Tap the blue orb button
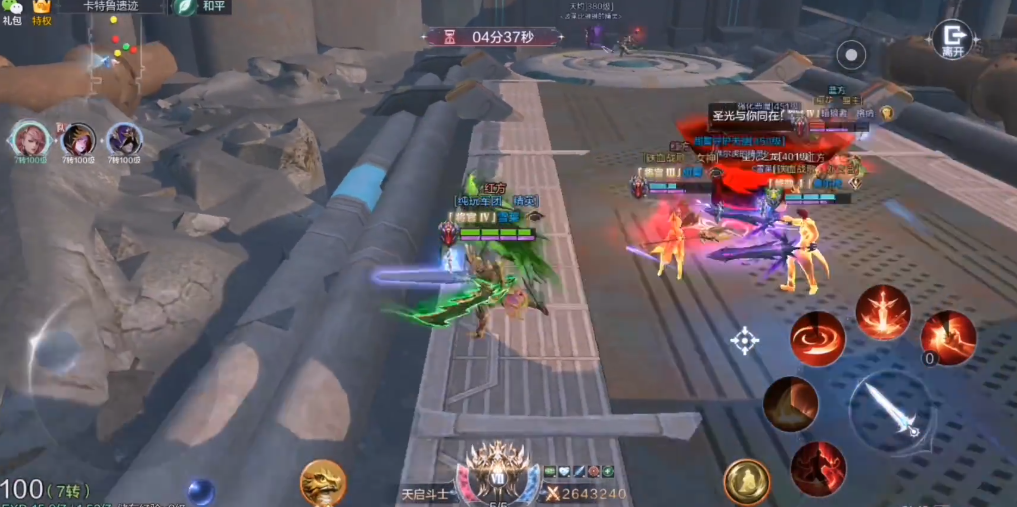 pyautogui.click(x=200, y=491)
